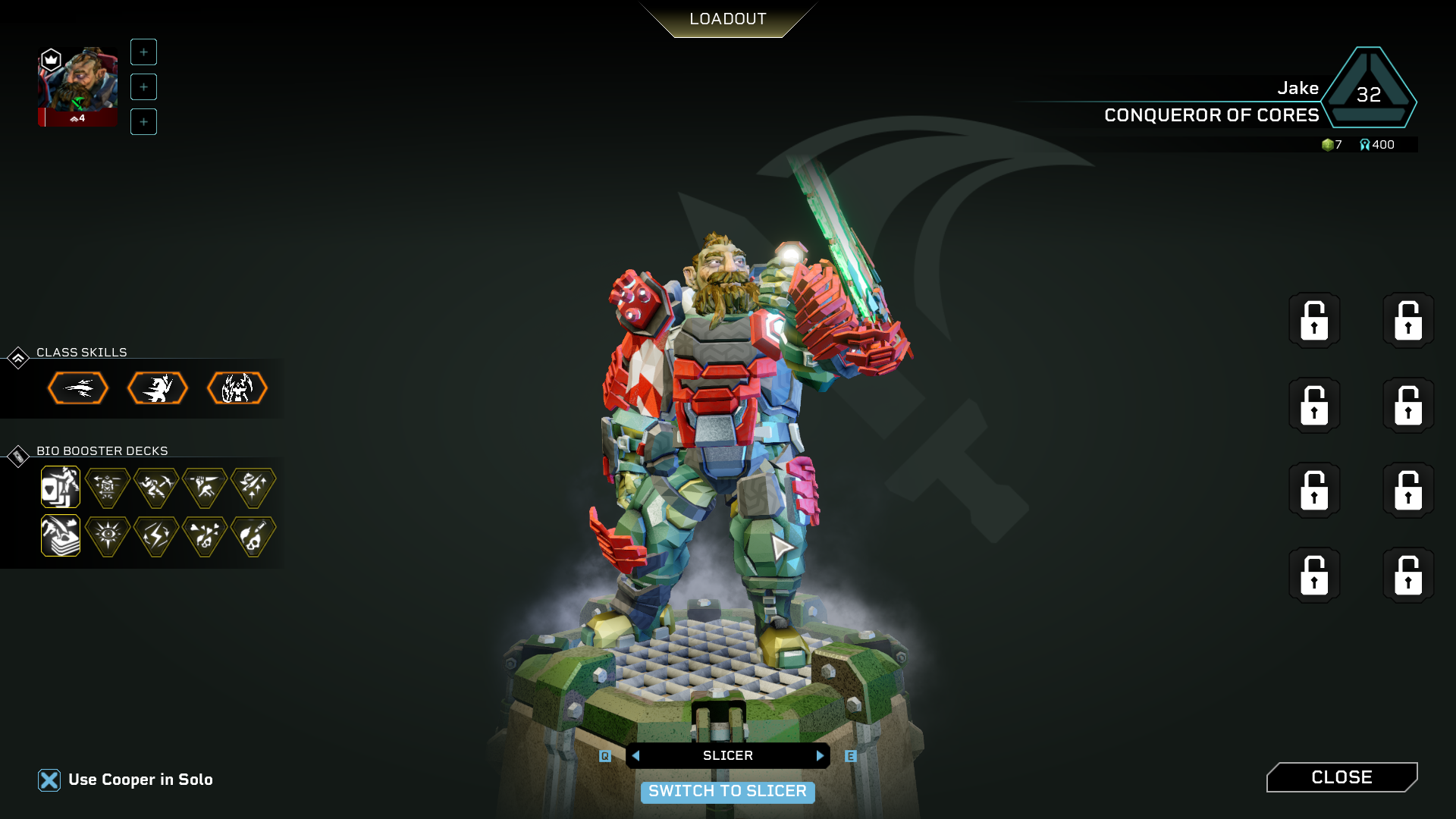Cycle to the previous class with left arrow
Viewport: 1456px width, 819px height.
[x=636, y=756]
